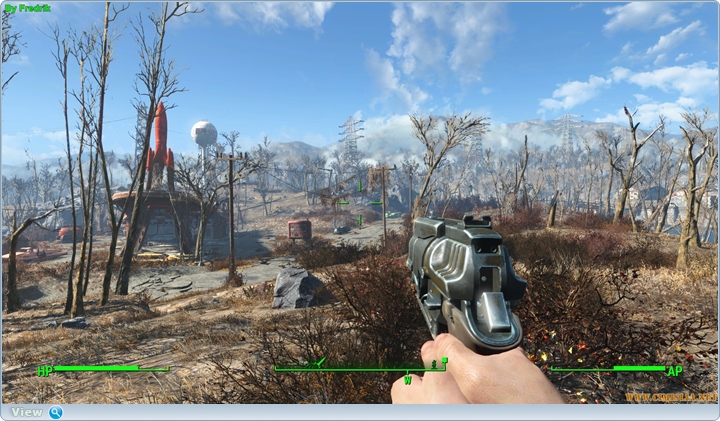Click the View magnifier button
The height and width of the screenshot is (421, 720).
coord(55,412)
